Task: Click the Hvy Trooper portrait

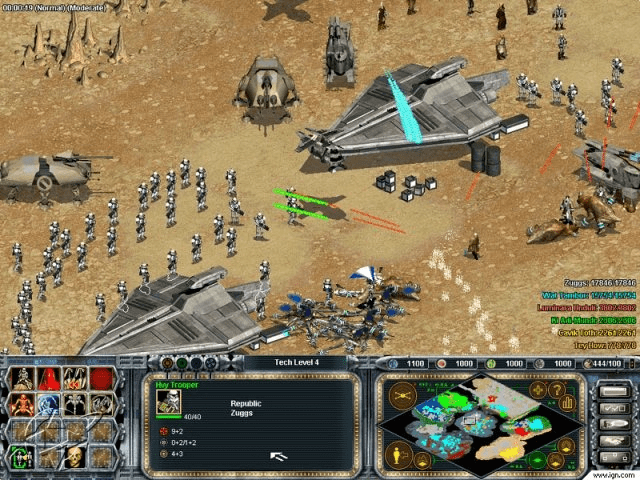Action: click(x=168, y=401)
